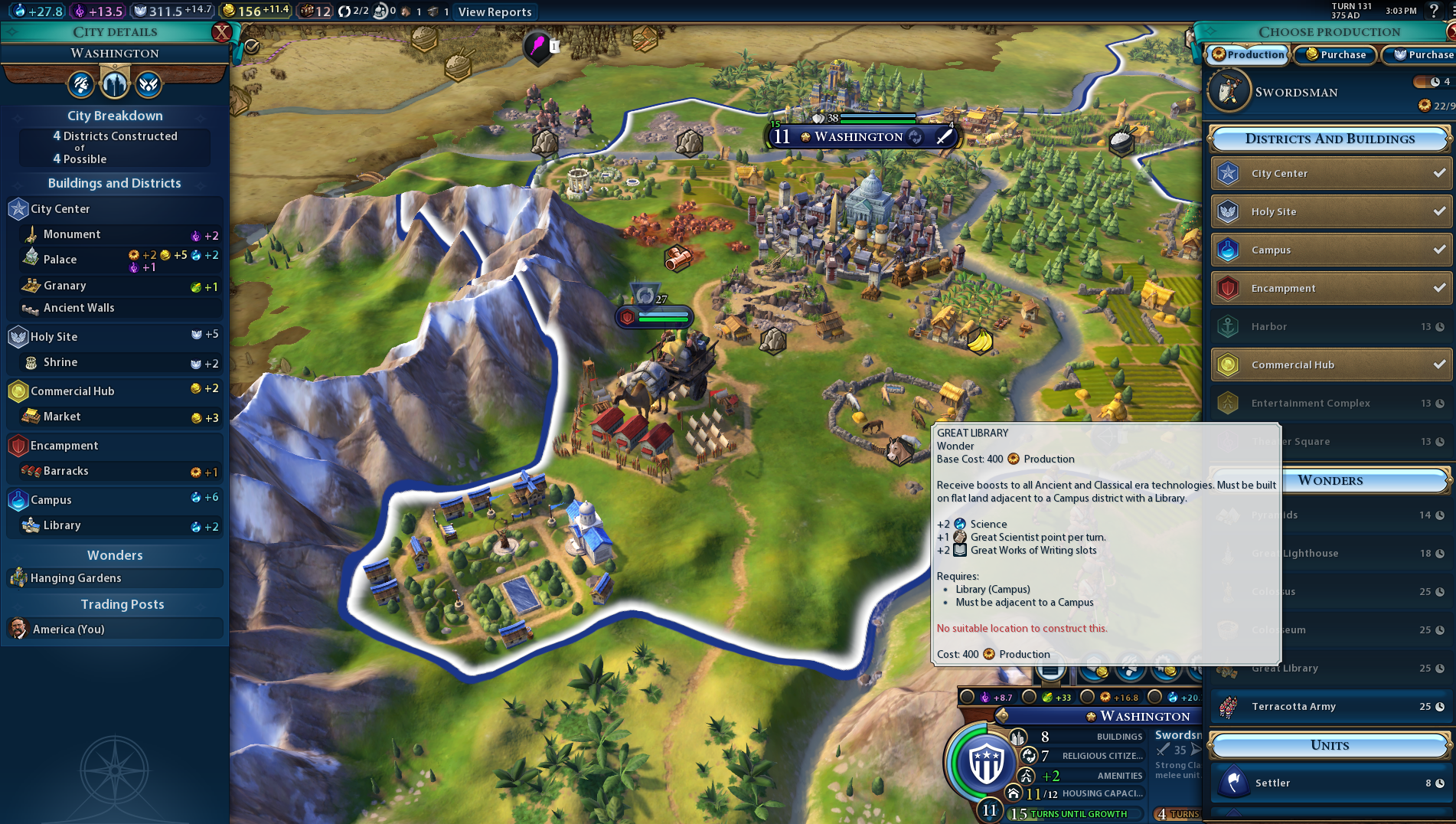Toggle the food yield focus circle
Screen dimensions: 1456x824
coord(1028,697)
